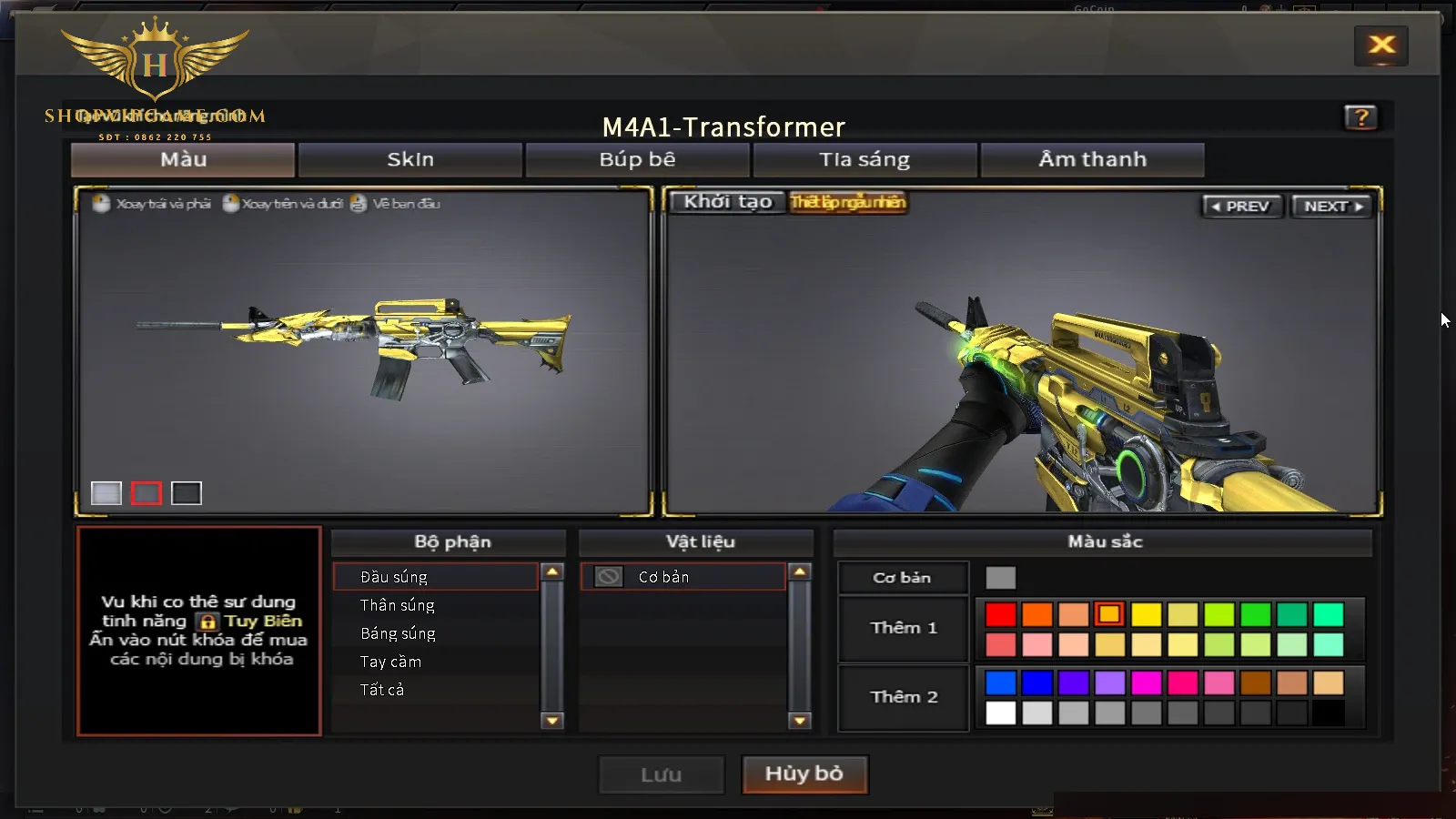Close the weapon customization window
This screenshot has height=819, width=1456.
pyautogui.click(x=1381, y=45)
